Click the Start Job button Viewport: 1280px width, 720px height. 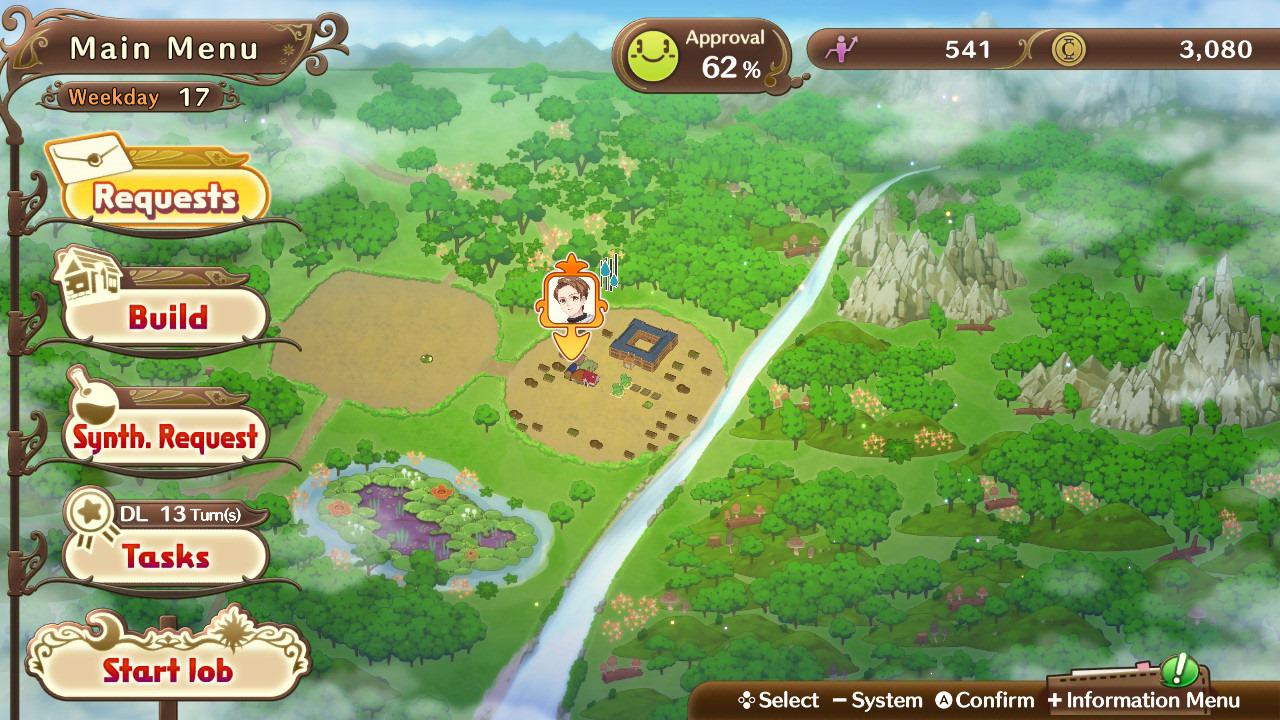pos(168,669)
